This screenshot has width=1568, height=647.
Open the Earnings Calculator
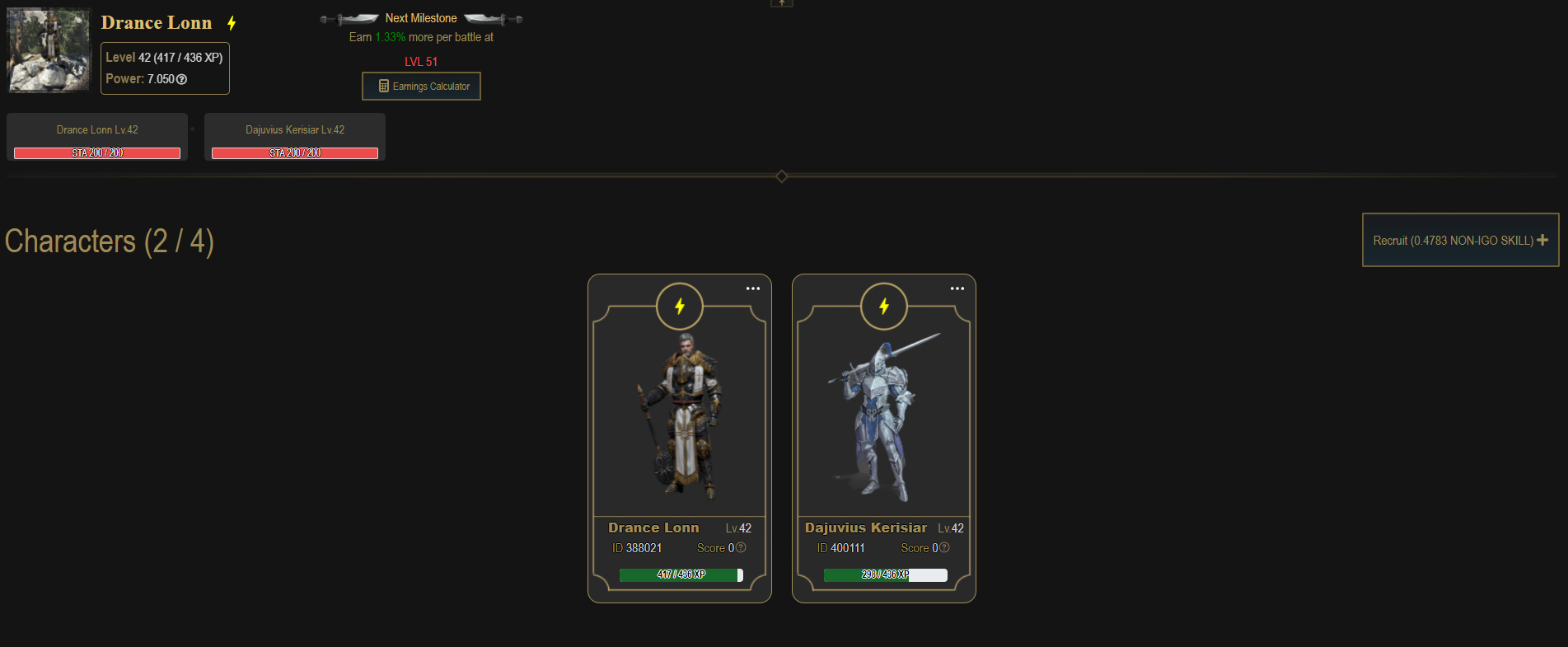[x=421, y=86]
